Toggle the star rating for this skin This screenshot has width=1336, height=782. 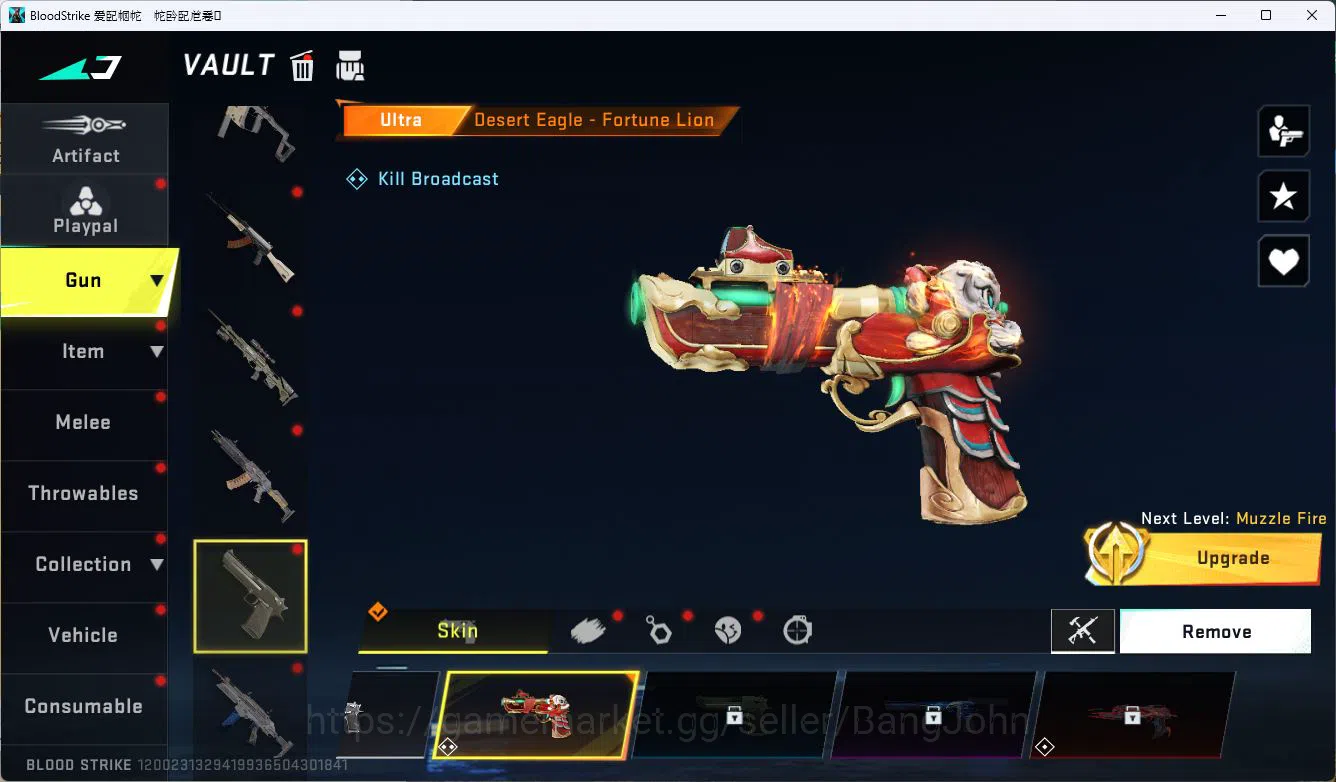point(1283,196)
